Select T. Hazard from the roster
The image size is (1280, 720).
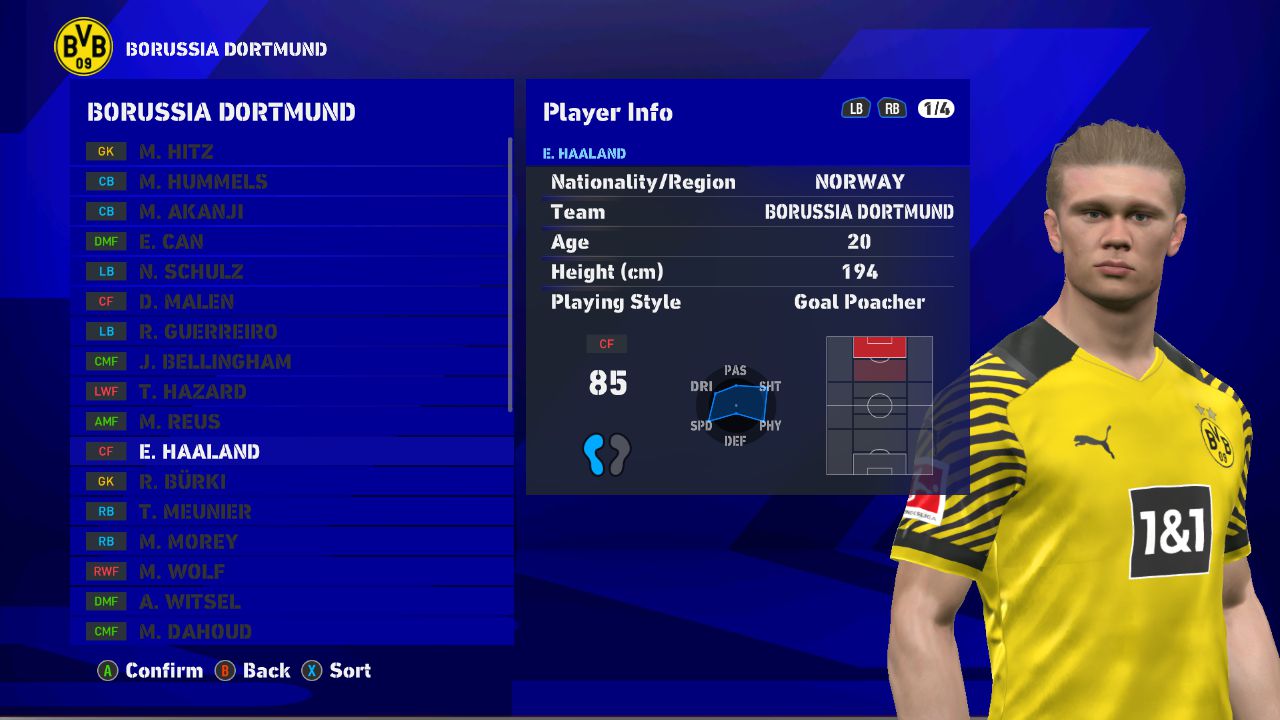point(290,392)
